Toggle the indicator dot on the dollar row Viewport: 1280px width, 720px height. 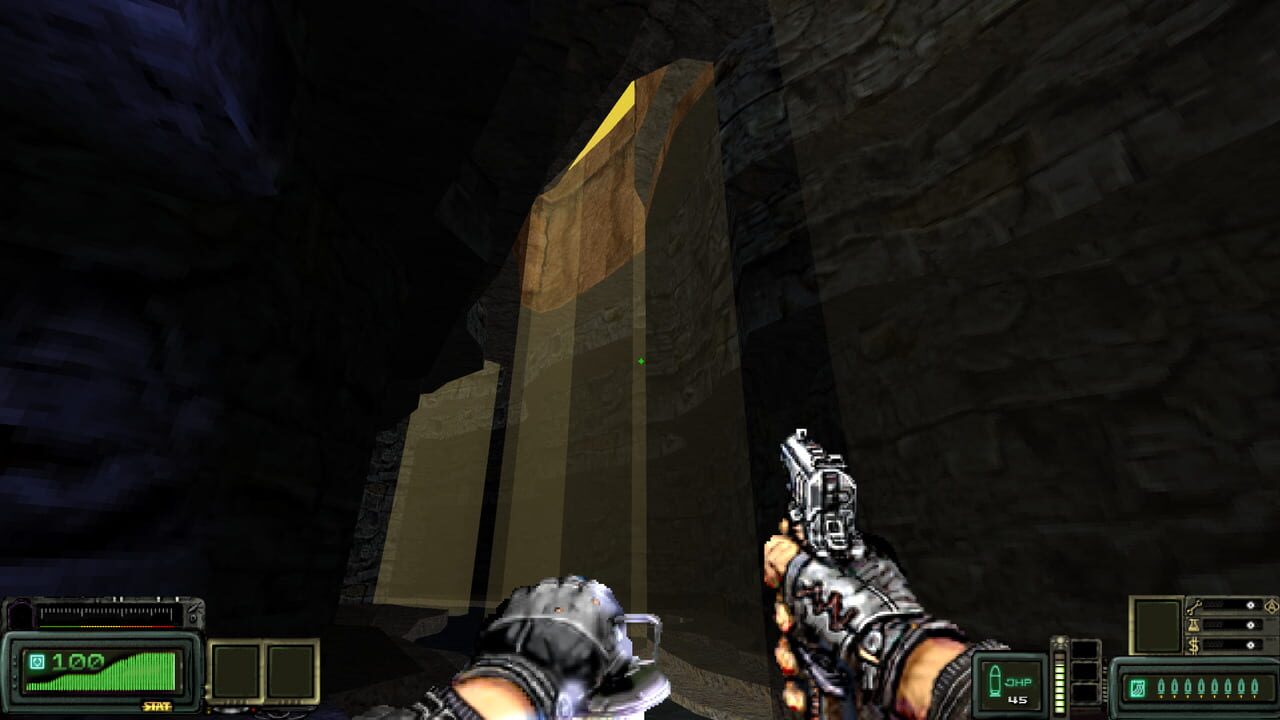click(1251, 644)
